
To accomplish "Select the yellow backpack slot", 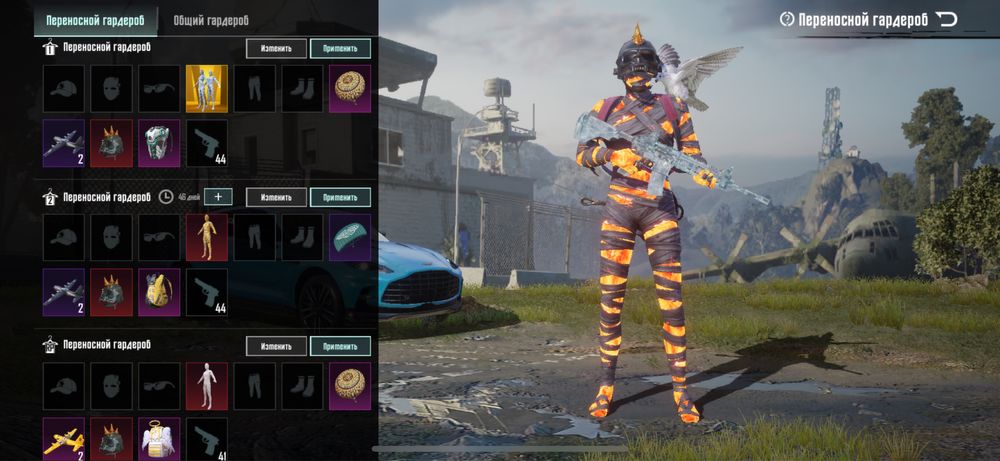I will tap(159, 292).
